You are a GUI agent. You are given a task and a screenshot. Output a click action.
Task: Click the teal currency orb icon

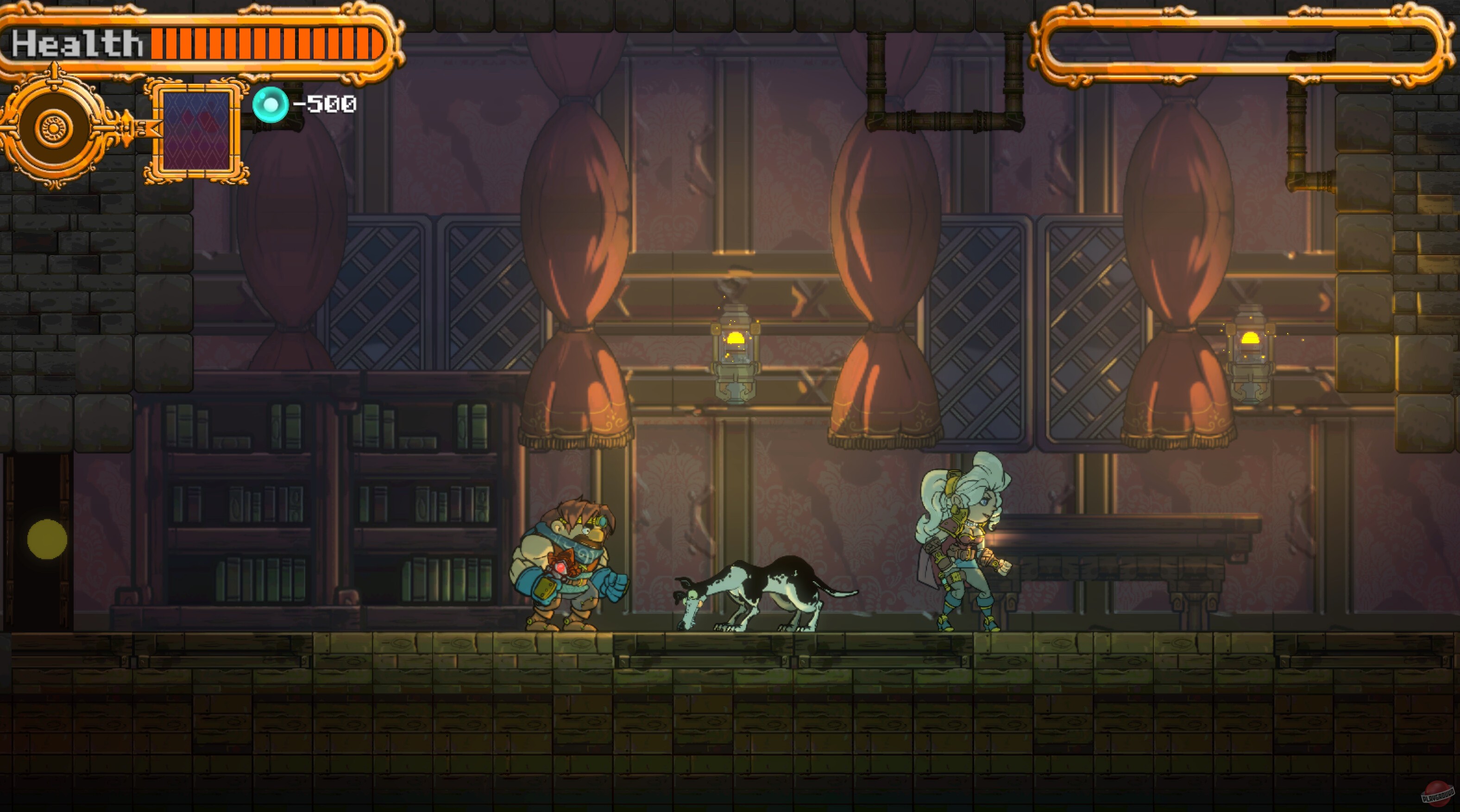271,104
